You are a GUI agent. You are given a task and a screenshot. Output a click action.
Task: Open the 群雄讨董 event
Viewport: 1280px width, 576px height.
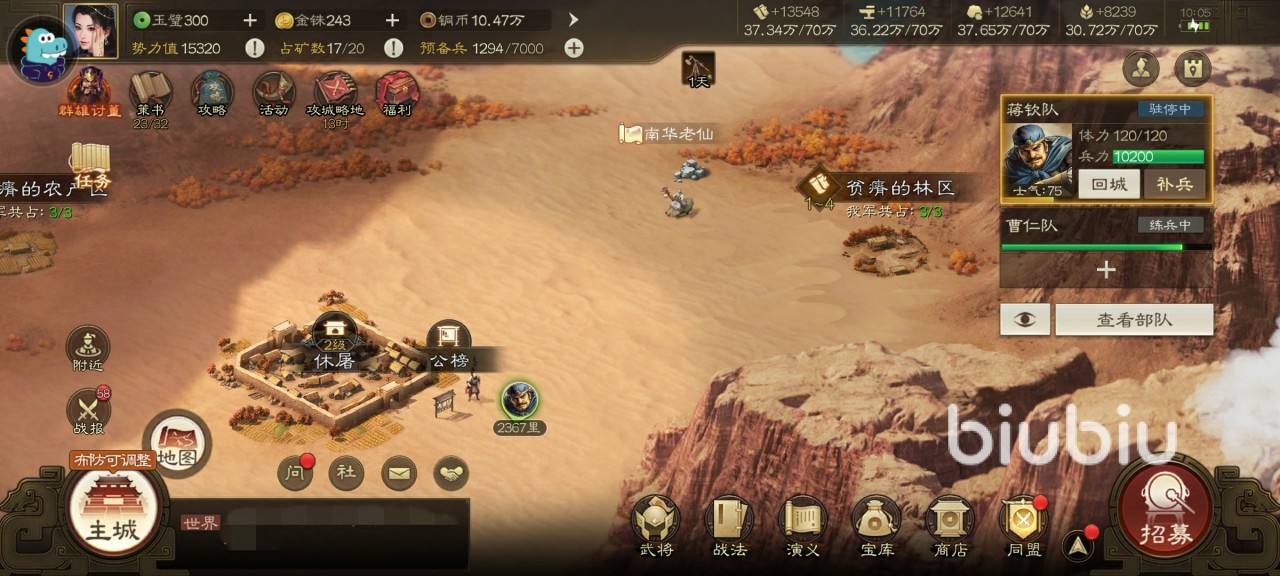coord(89,92)
